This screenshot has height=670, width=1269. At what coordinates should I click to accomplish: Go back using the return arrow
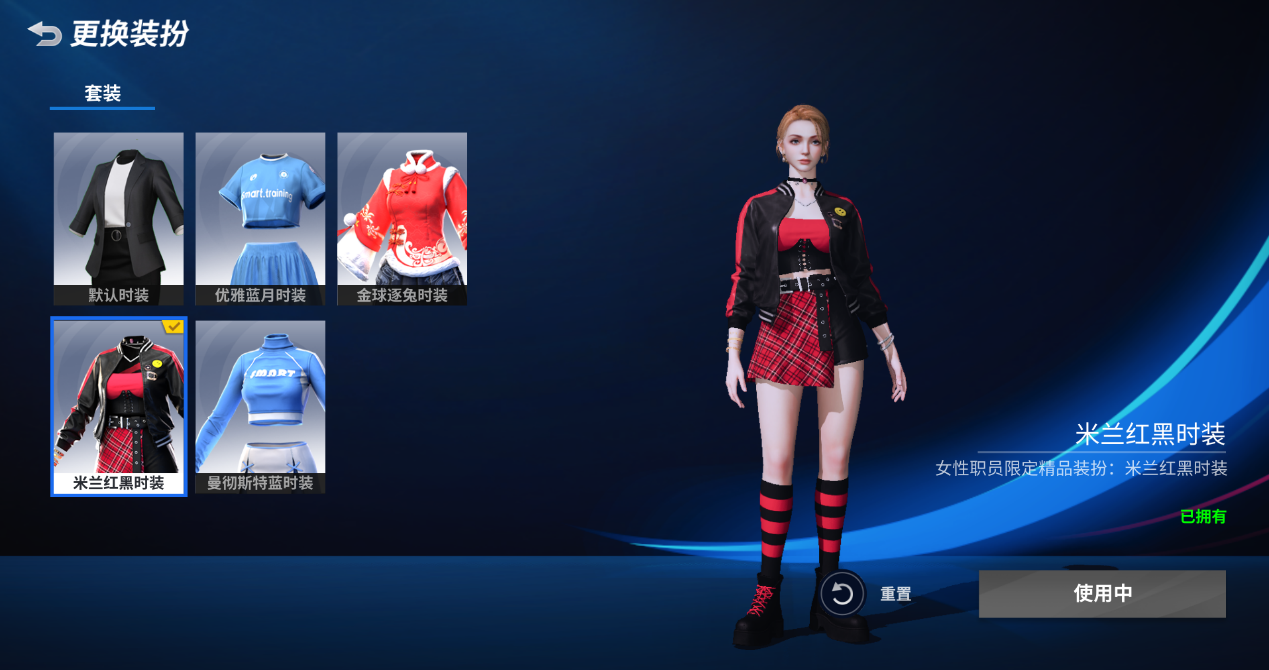(44, 34)
